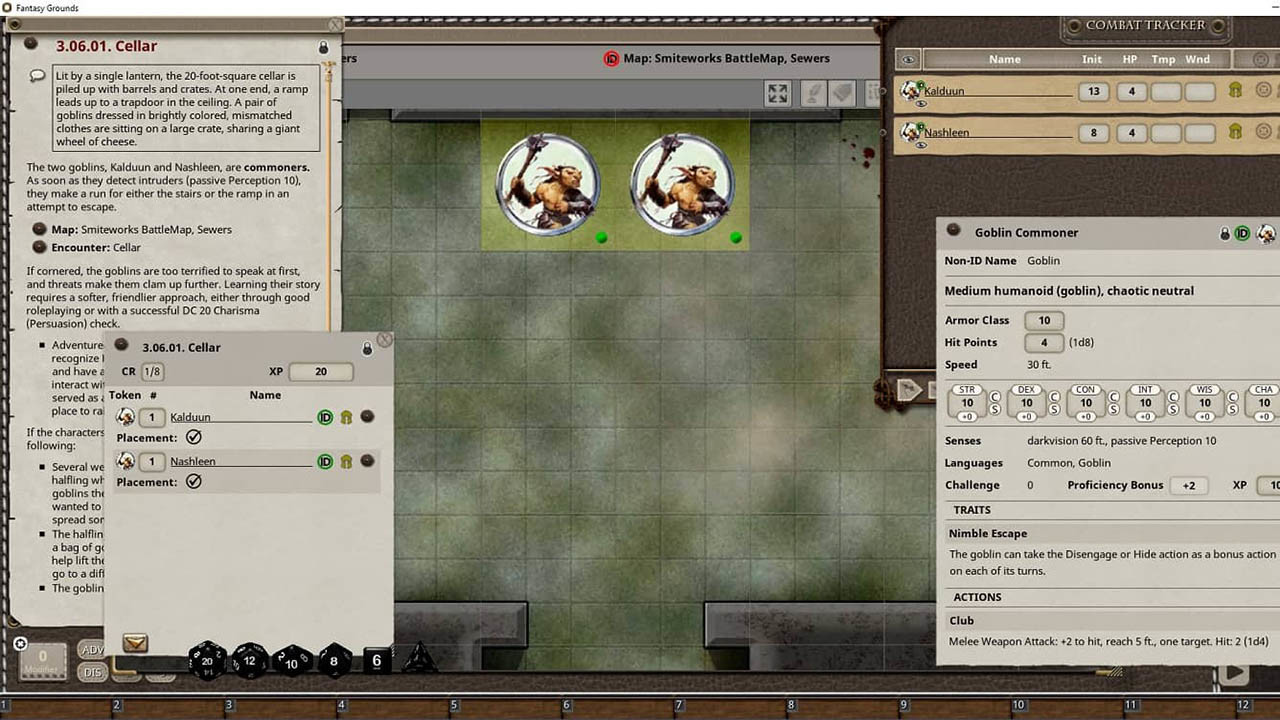Roll the d4 die in the dice tray
This screenshot has height=720, width=1280.
pos(418,660)
